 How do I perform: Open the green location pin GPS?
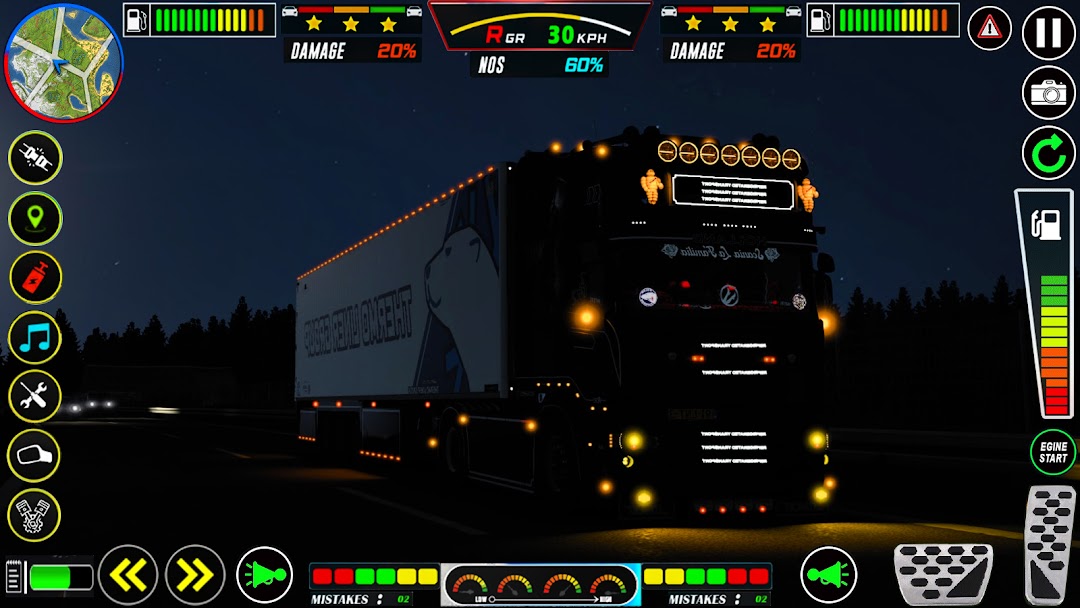35,218
